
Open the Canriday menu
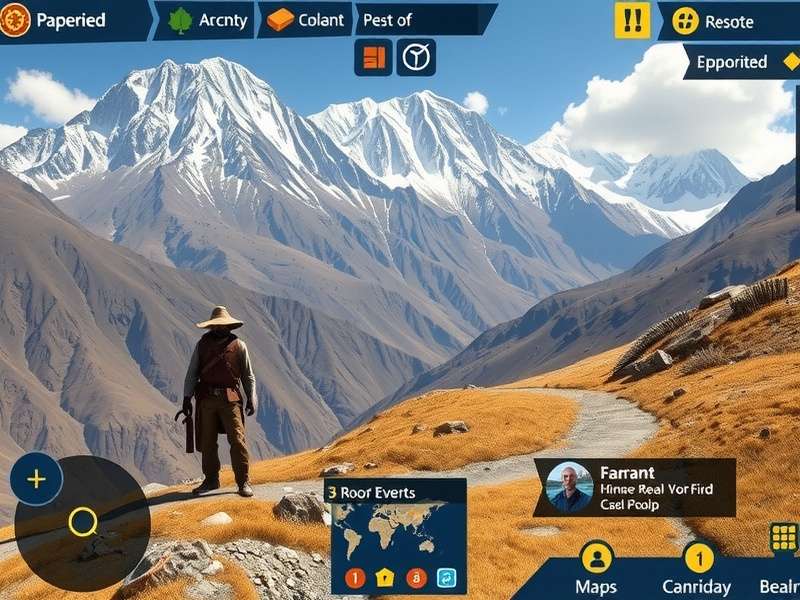click(x=699, y=568)
